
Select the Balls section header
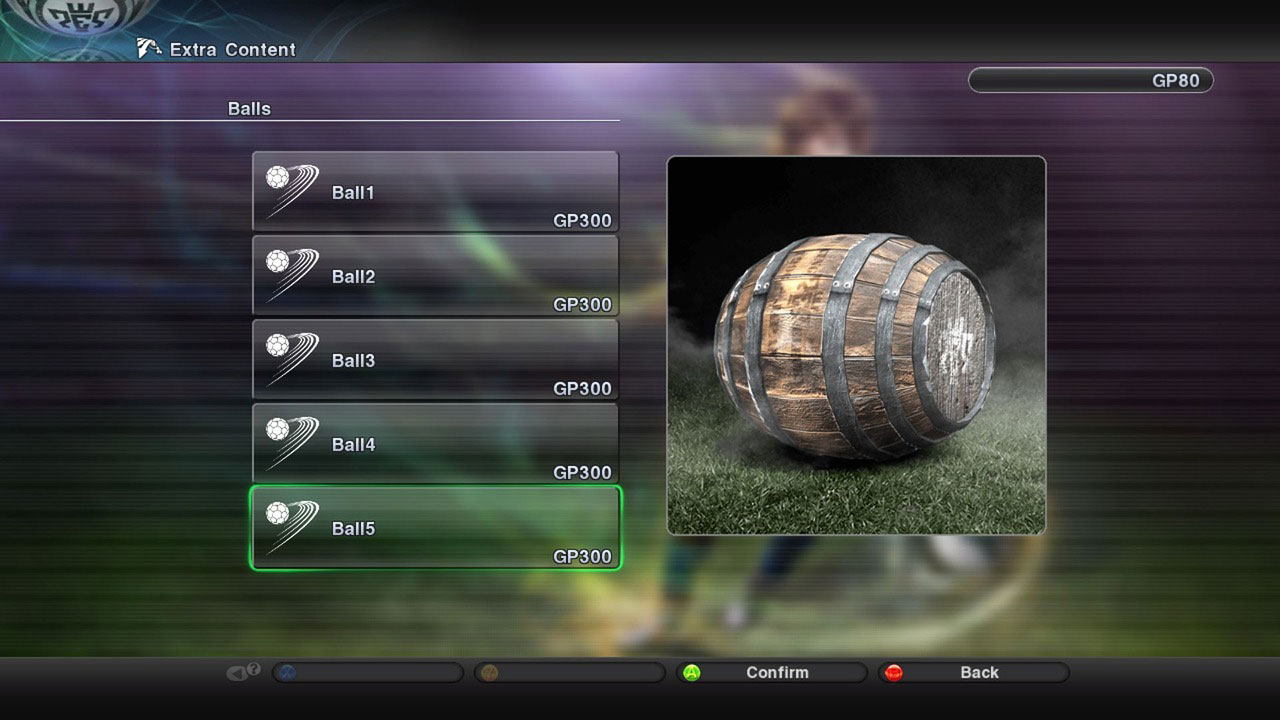(247, 108)
